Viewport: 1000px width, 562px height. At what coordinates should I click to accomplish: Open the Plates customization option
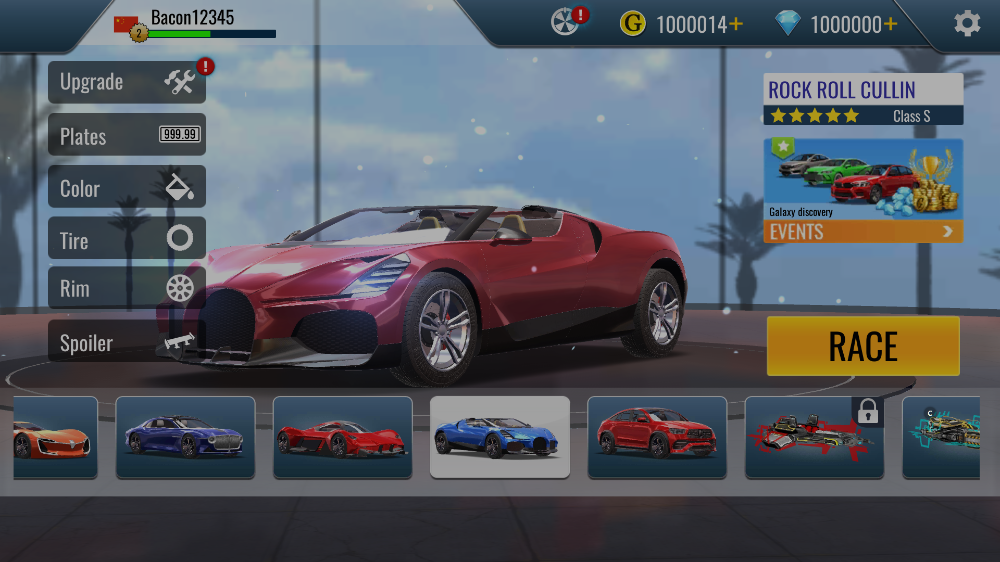pos(127,135)
